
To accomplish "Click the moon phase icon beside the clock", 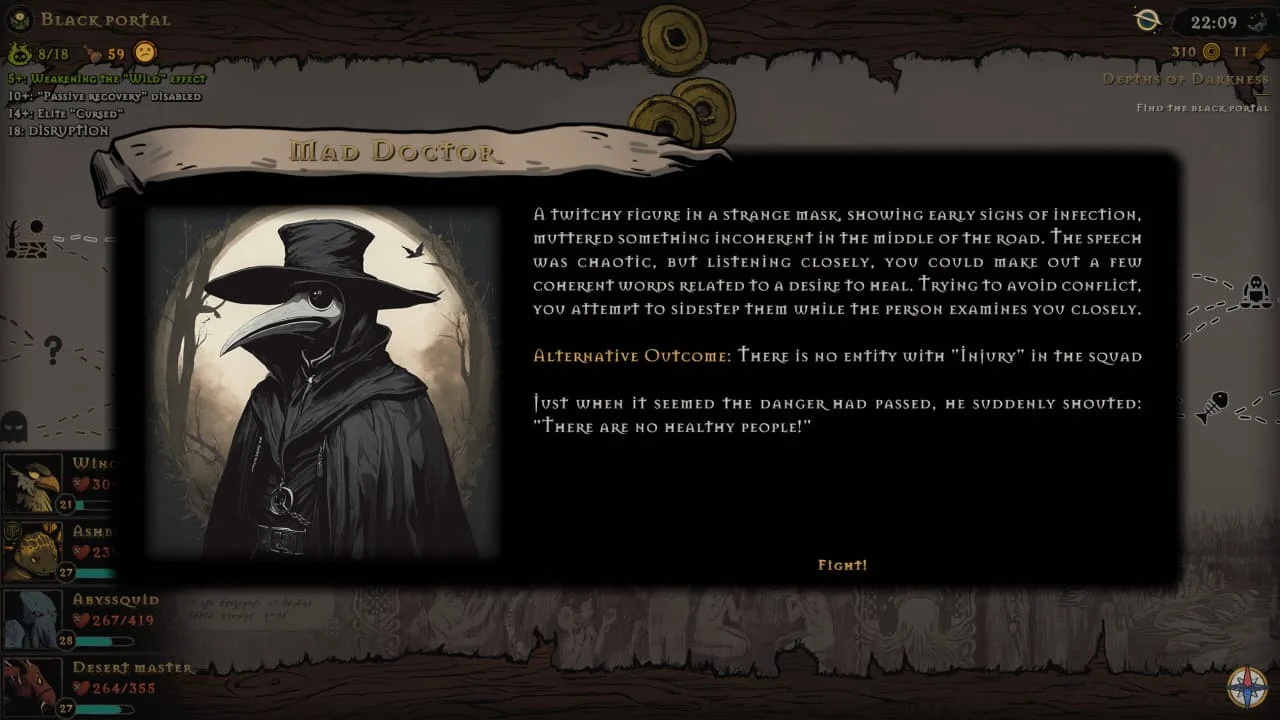I will click(x=1256, y=22).
